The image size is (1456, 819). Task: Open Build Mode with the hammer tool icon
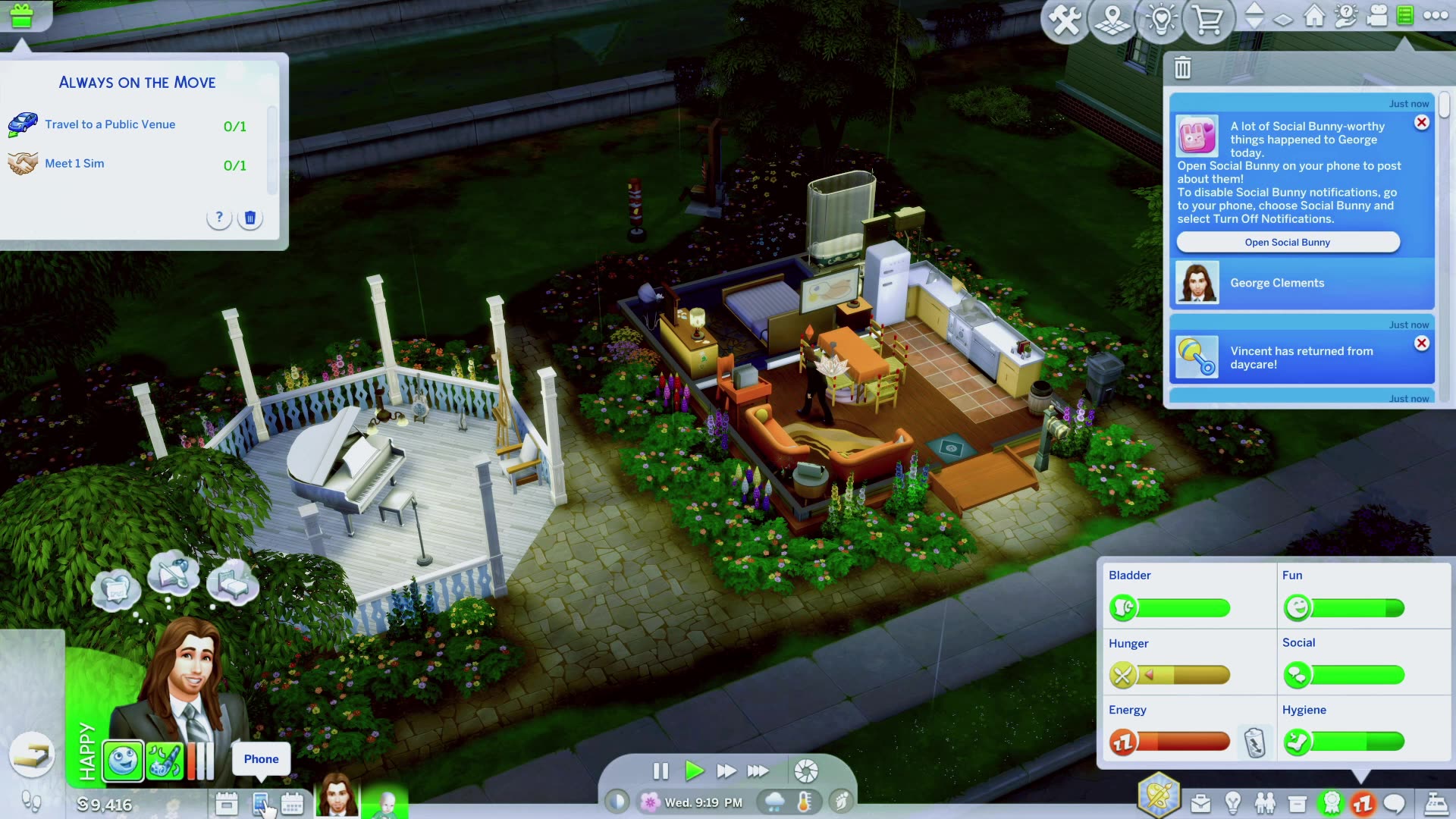[x=1065, y=20]
